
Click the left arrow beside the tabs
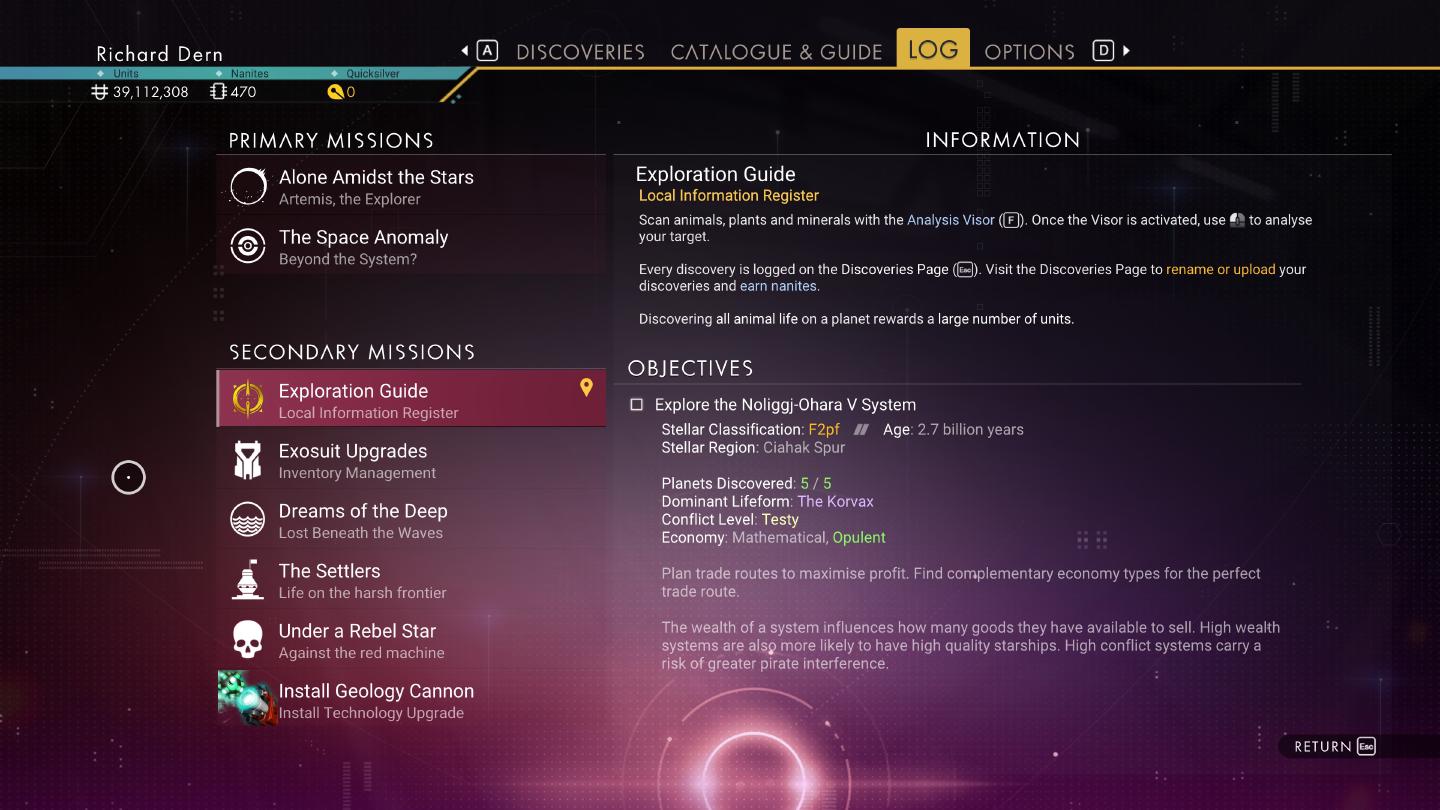(465, 51)
